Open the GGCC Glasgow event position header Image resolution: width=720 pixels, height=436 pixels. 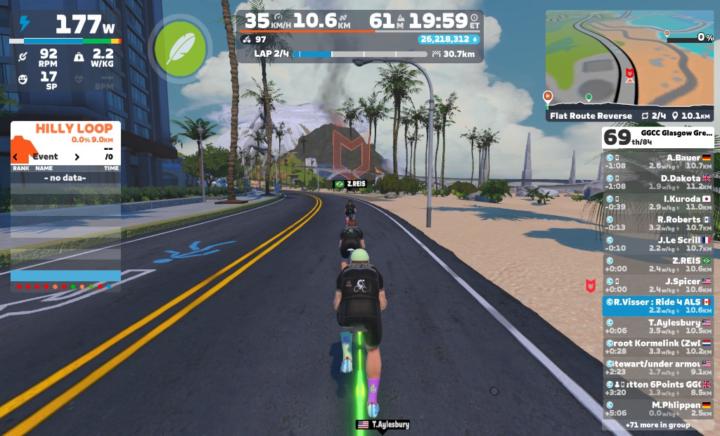(658, 137)
